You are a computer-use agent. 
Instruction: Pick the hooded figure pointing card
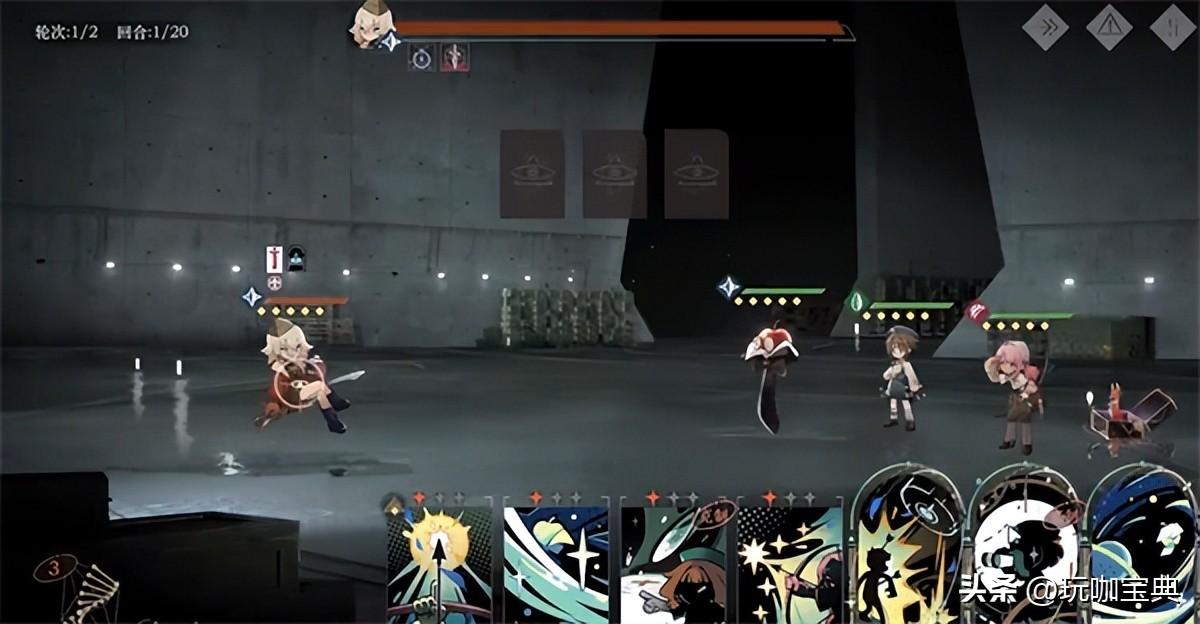coord(674,558)
